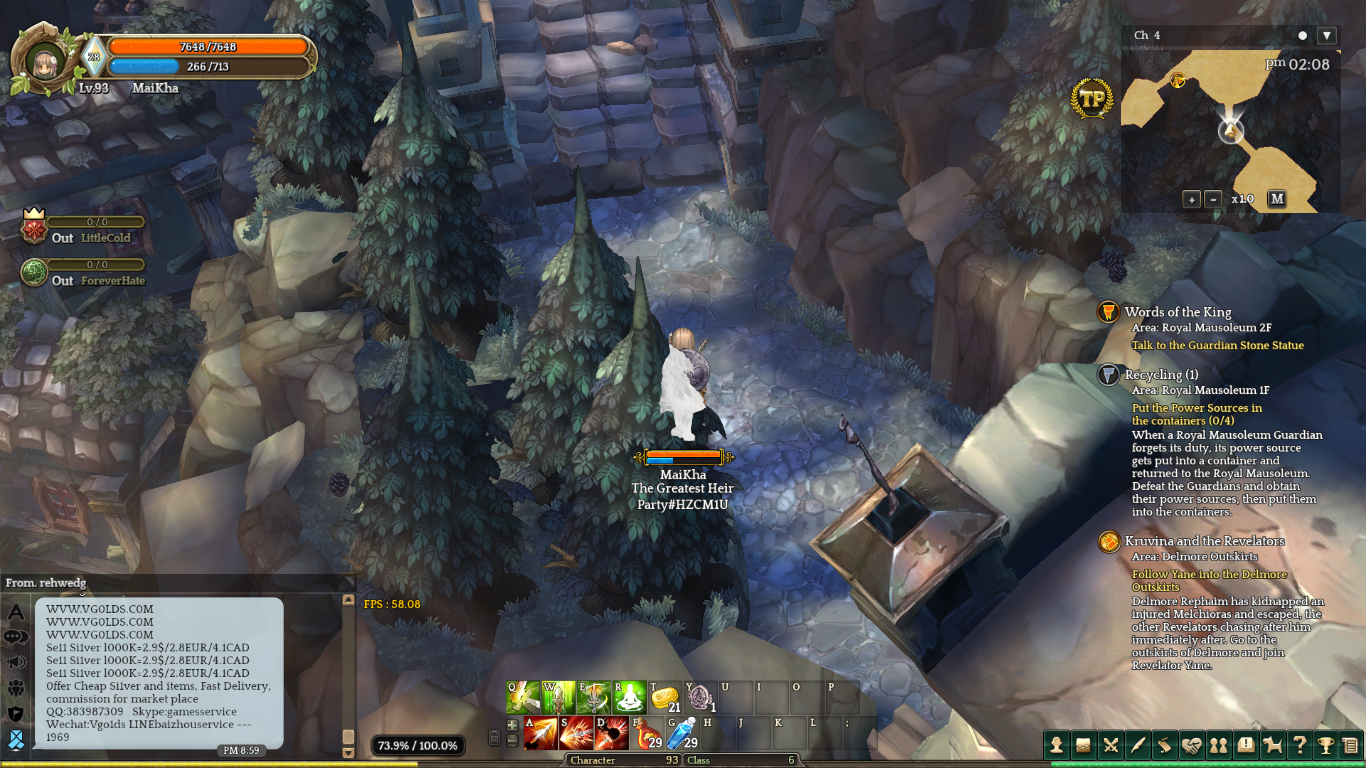Click the quickslot lock icon
Viewport: 1366px width, 768px height.
click(x=494, y=738)
